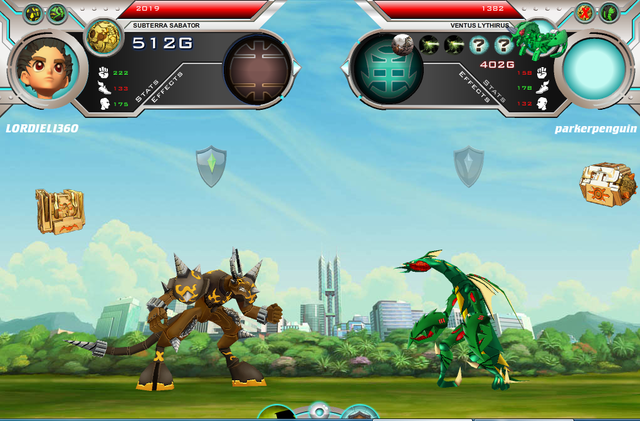Select the golden trap box on left
640x421 pixels.
tap(59, 210)
